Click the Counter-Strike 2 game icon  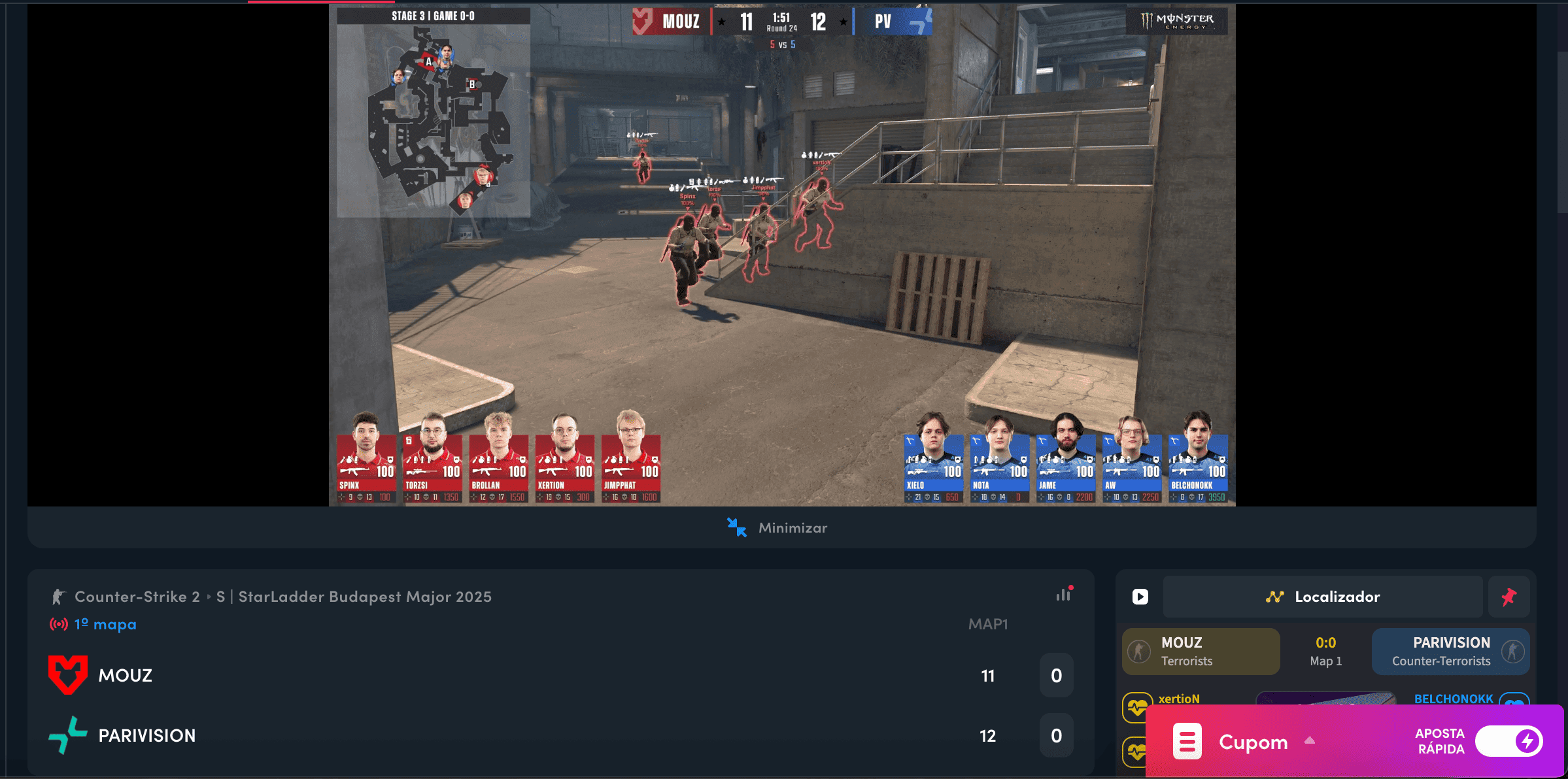coord(58,597)
